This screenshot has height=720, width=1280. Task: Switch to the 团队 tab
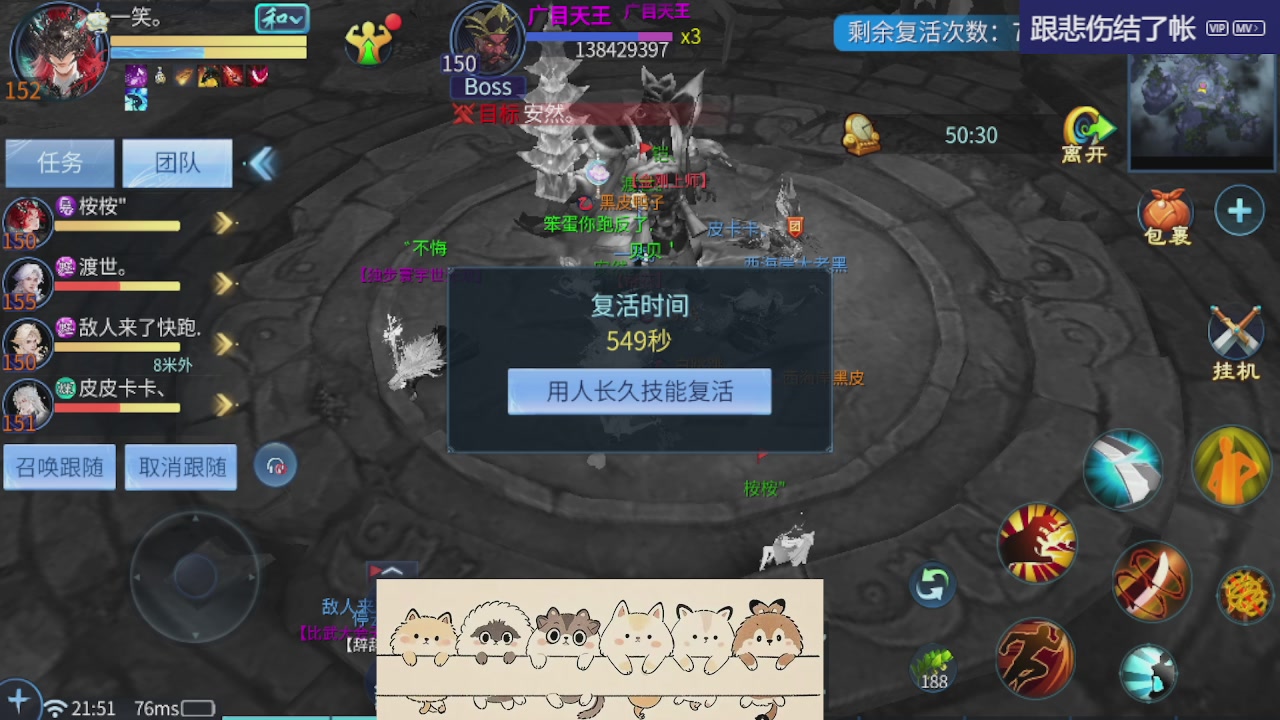(x=177, y=163)
